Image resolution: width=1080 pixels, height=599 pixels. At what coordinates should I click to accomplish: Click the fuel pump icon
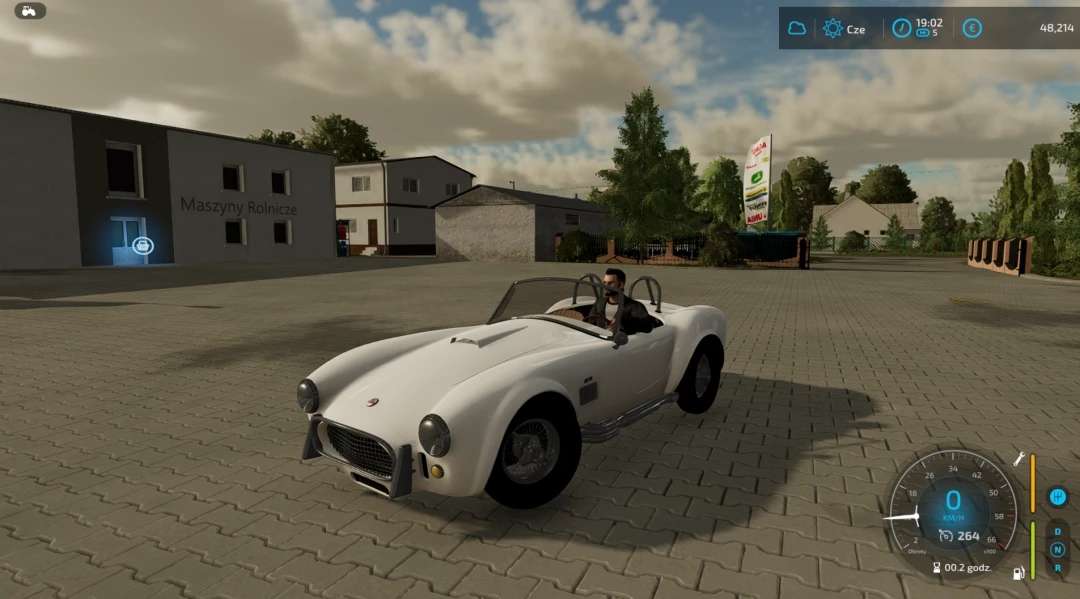[1019, 573]
